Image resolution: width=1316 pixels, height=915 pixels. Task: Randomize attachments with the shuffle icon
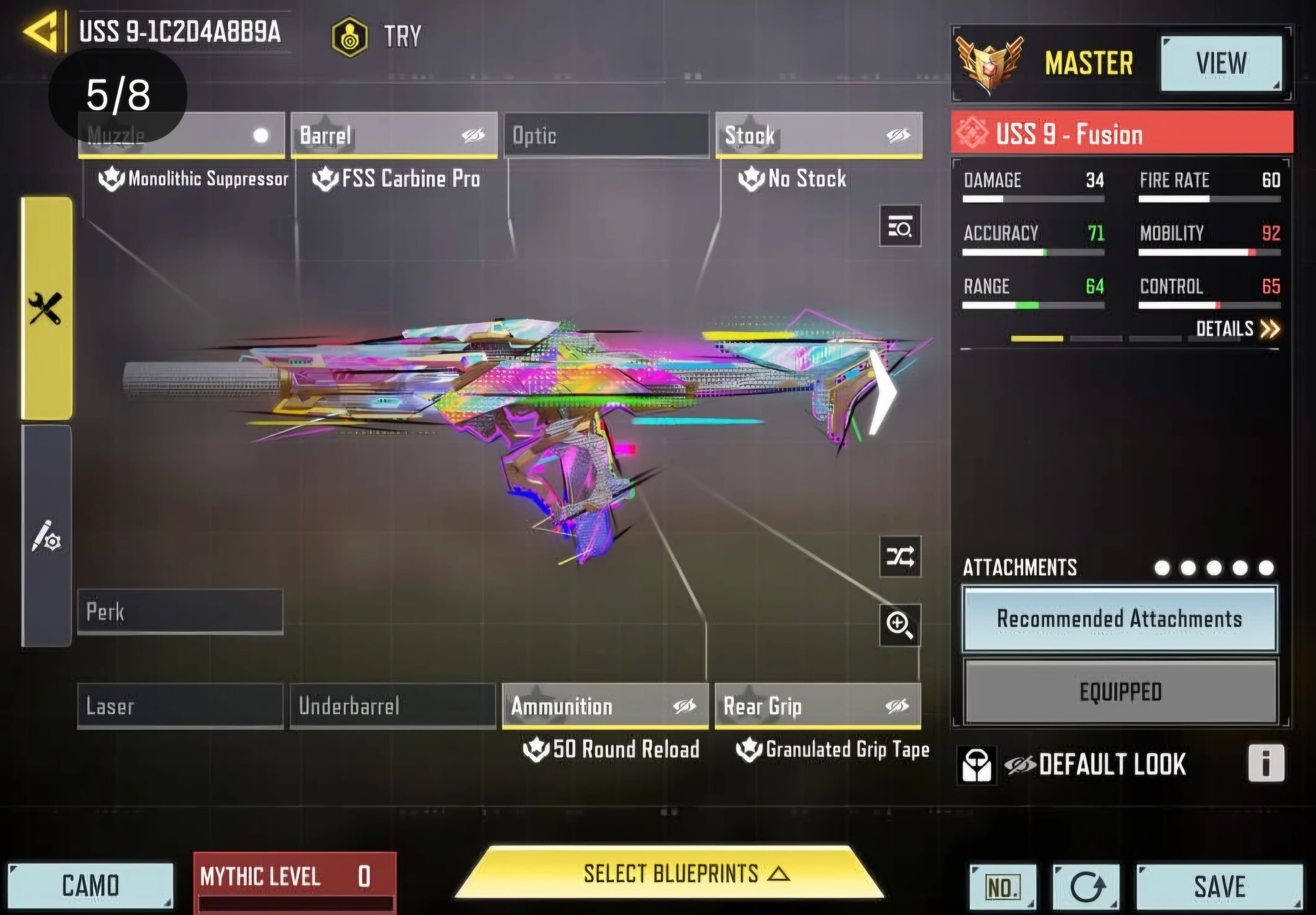point(900,556)
